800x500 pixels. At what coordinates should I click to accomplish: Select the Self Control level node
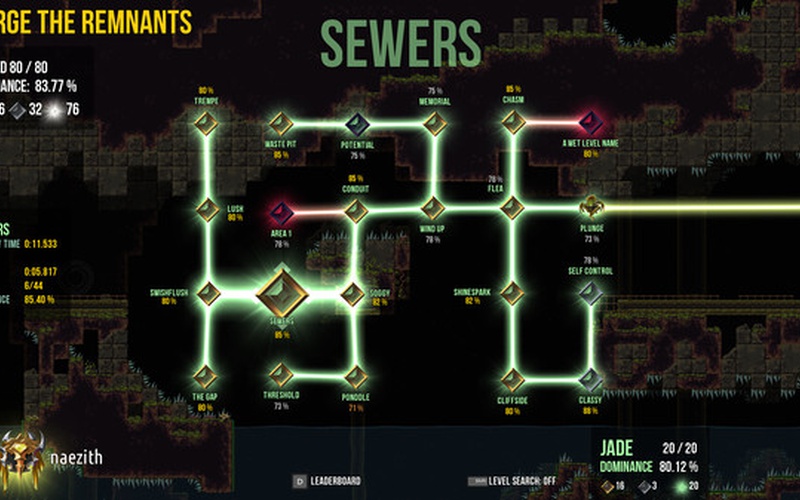[x=590, y=293]
